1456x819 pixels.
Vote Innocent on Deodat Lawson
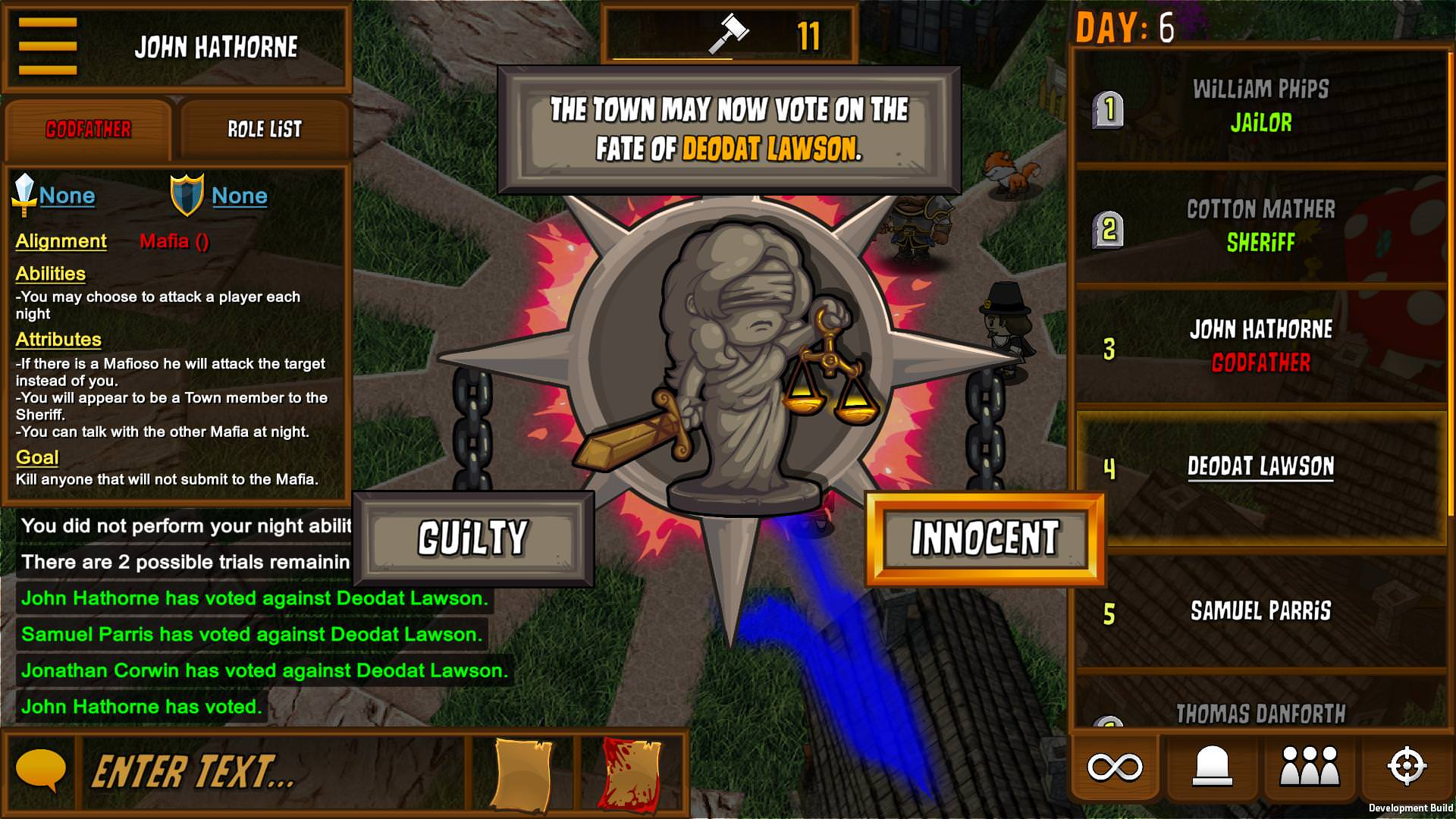pyautogui.click(x=985, y=537)
